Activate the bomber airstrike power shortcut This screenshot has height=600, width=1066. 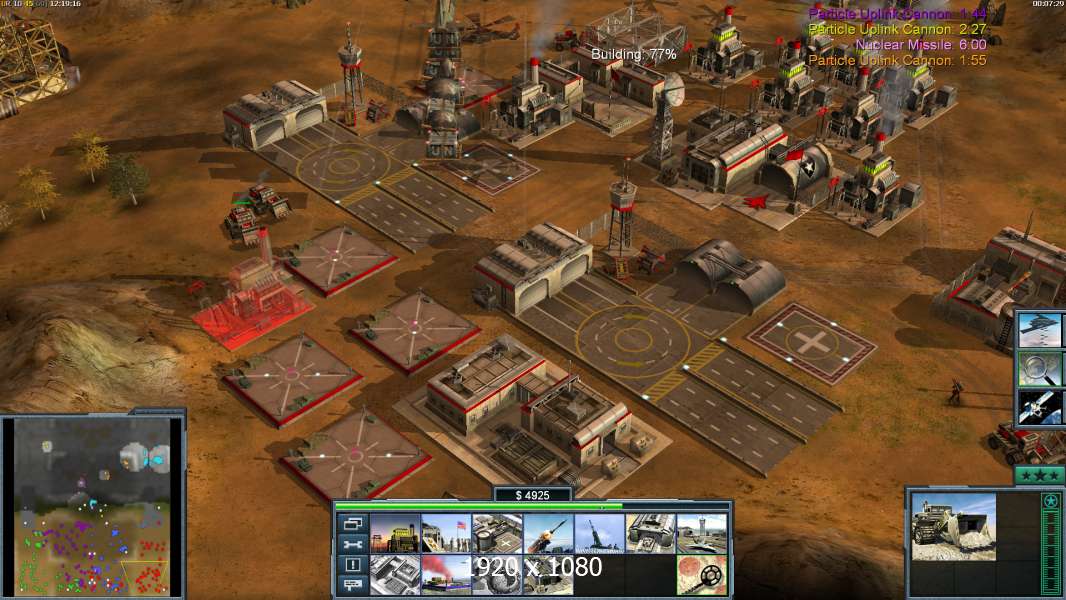coord(1040,330)
